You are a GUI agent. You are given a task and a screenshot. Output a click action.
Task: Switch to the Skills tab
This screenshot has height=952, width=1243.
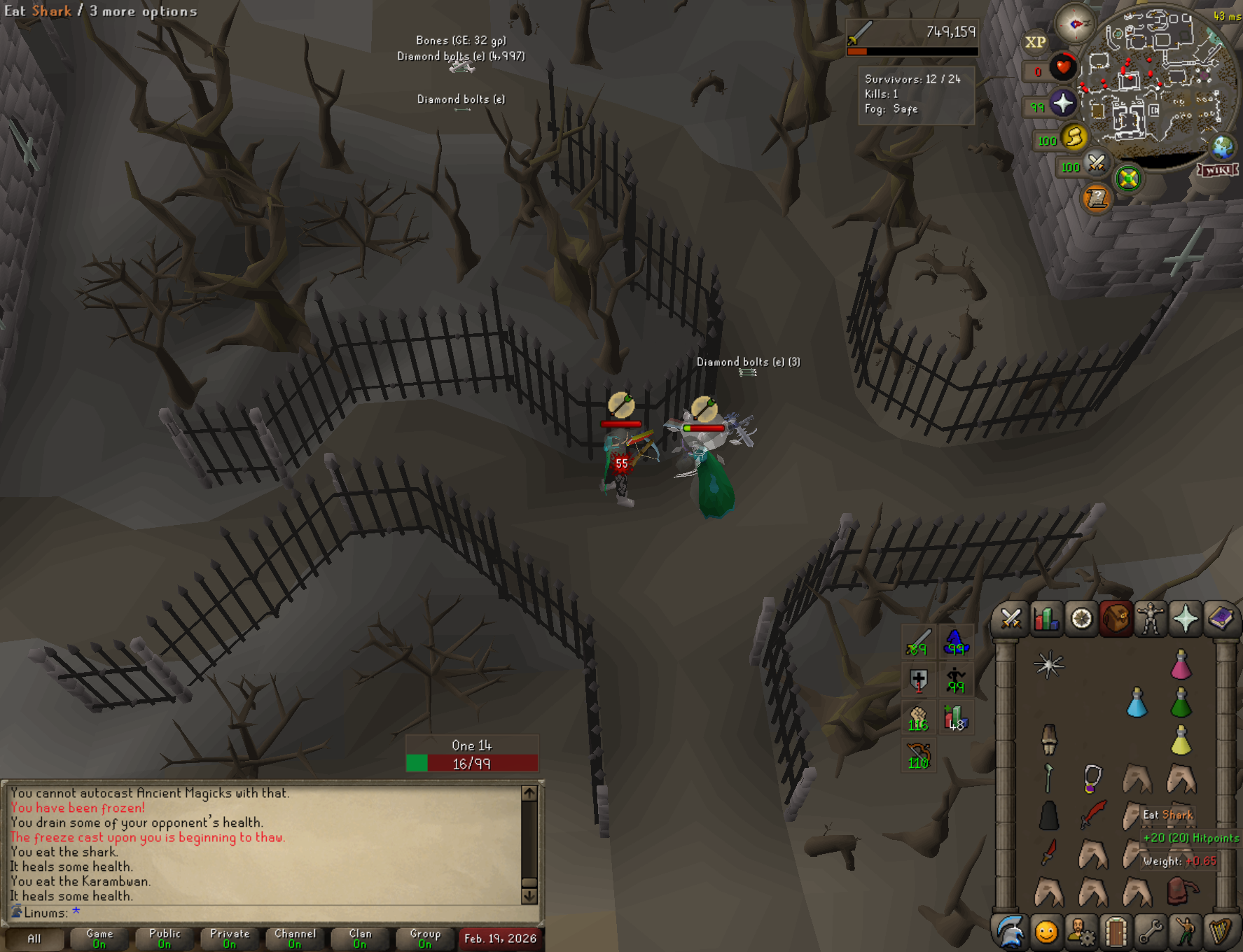1046,619
